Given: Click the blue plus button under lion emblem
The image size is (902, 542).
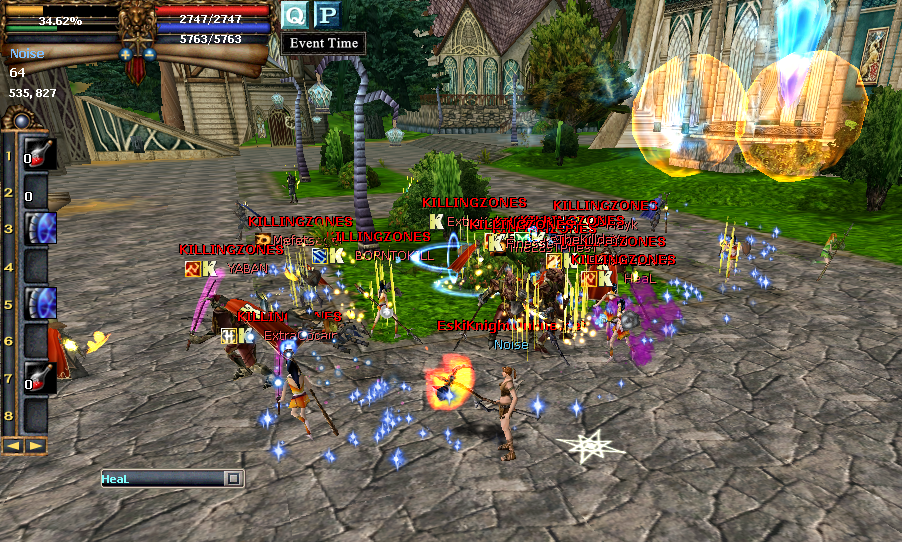Looking at the screenshot, I should tap(125, 53).
